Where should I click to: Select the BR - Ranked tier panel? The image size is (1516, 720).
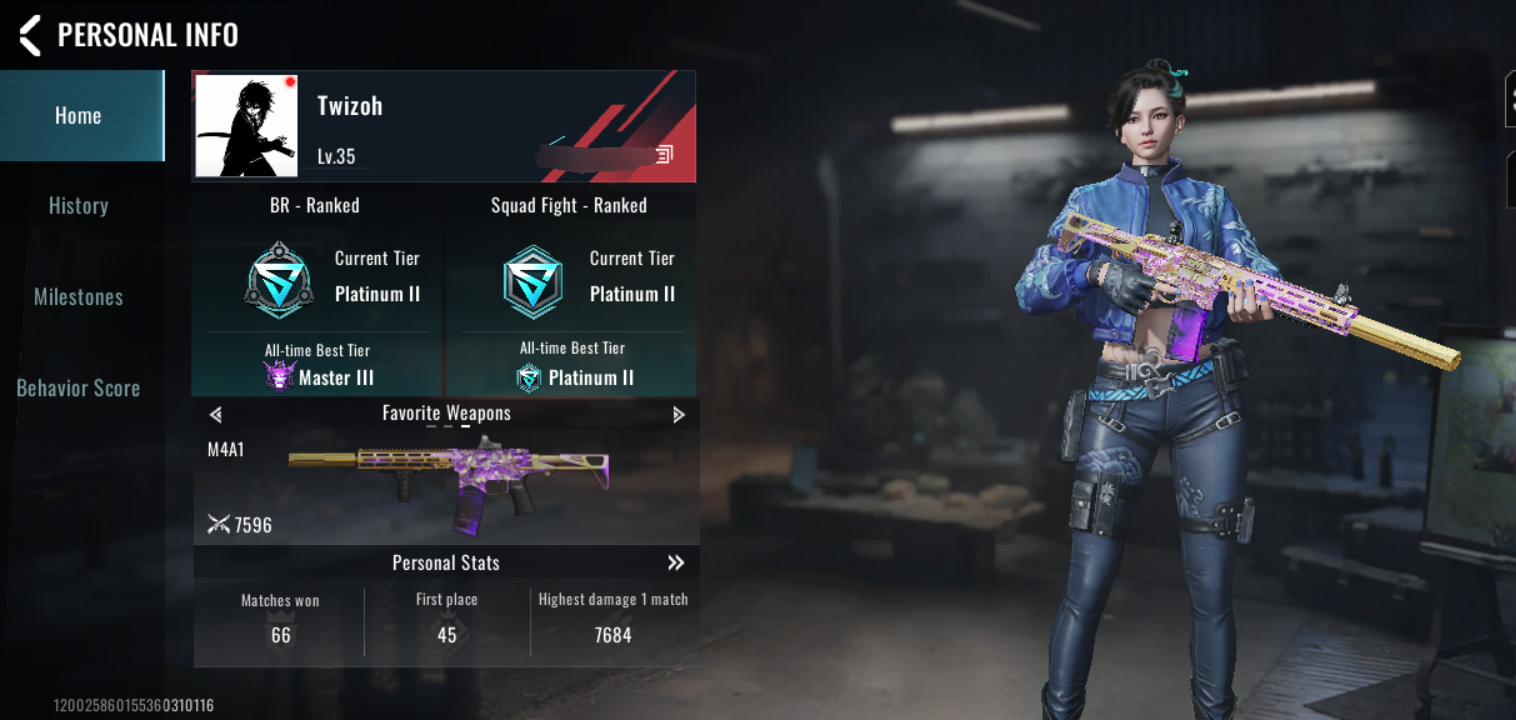pyautogui.click(x=316, y=295)
